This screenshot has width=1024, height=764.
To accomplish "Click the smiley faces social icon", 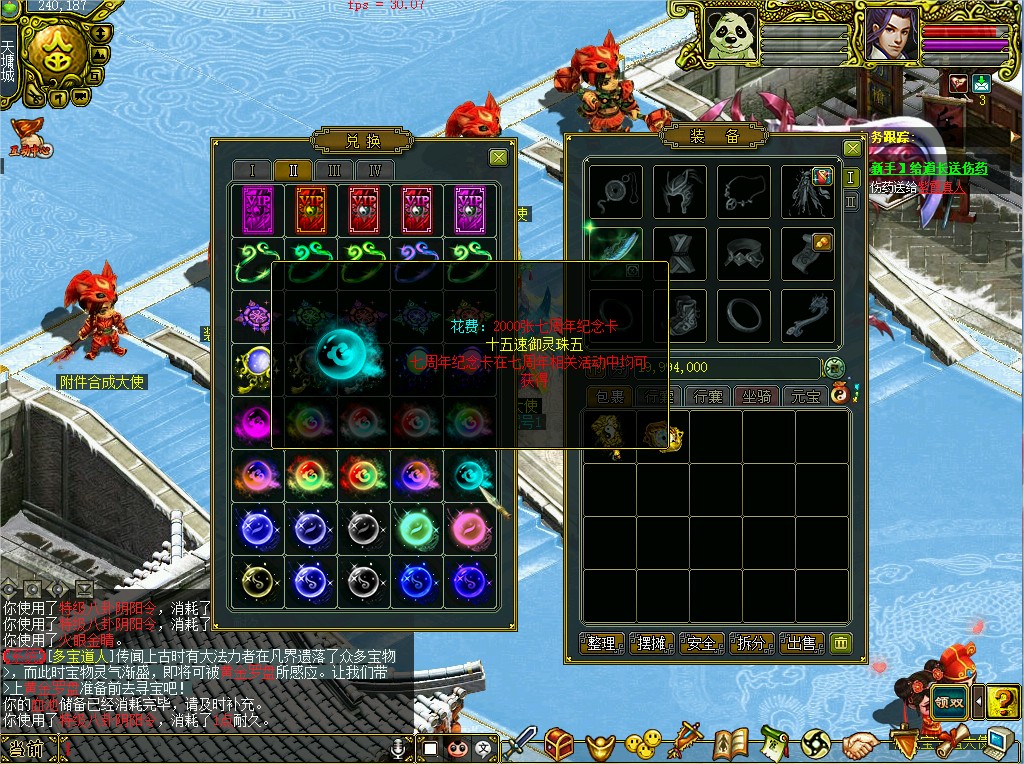I will (643, 744).
